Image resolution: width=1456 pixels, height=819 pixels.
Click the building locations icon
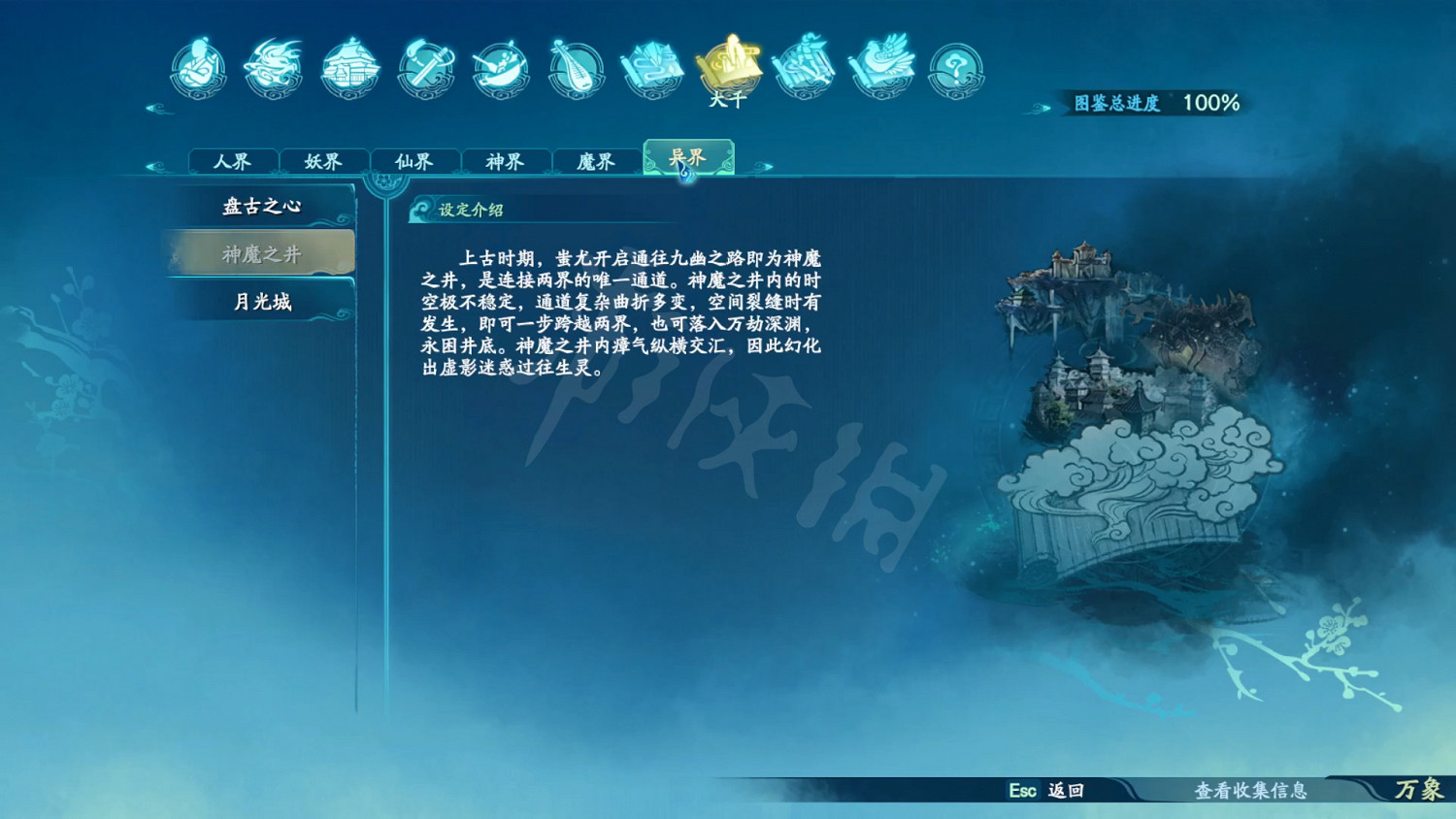click(349, 66)
